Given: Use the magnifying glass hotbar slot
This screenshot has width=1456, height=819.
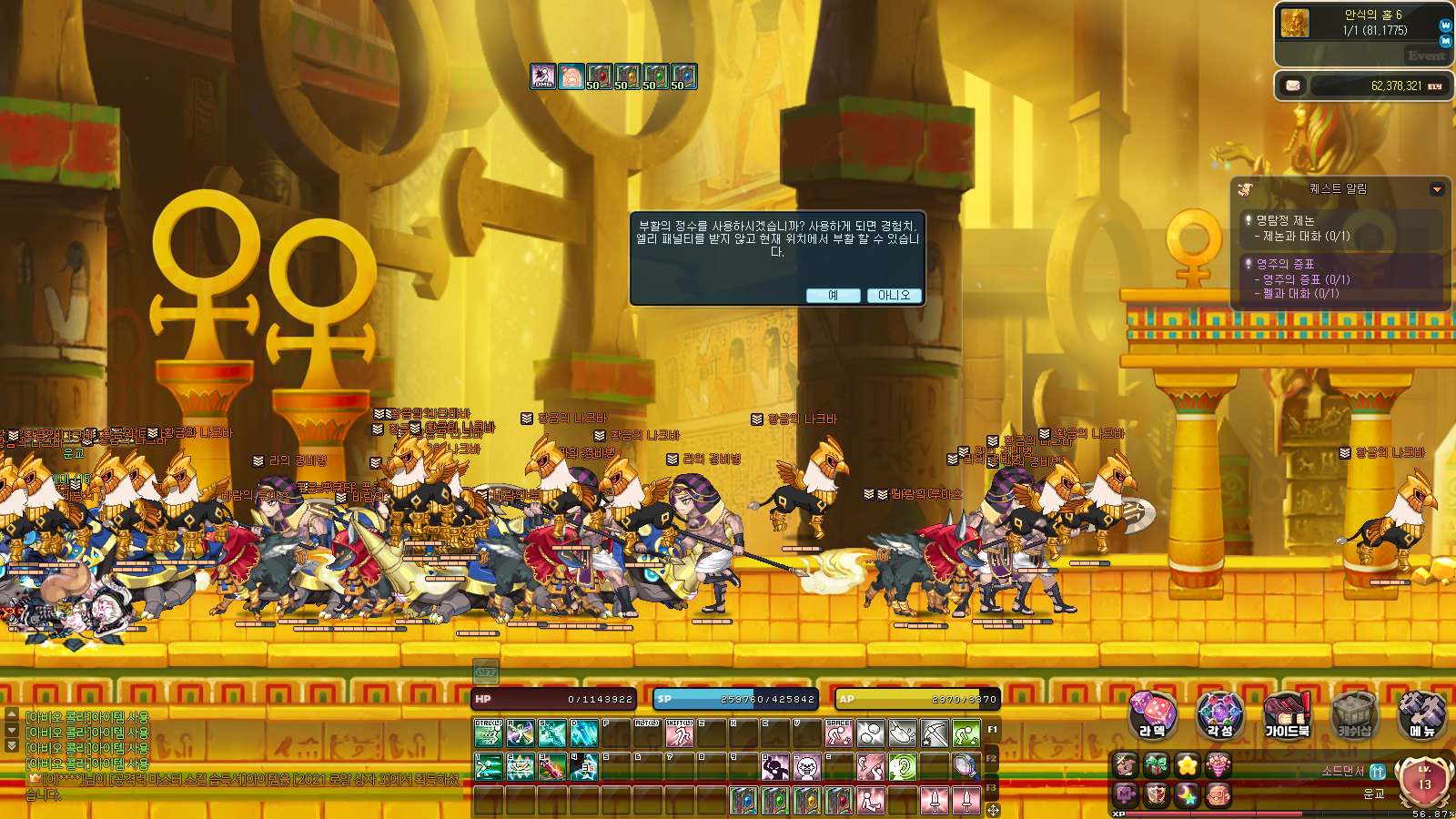Looking at the screenshot, I should [x=966, y=767].
